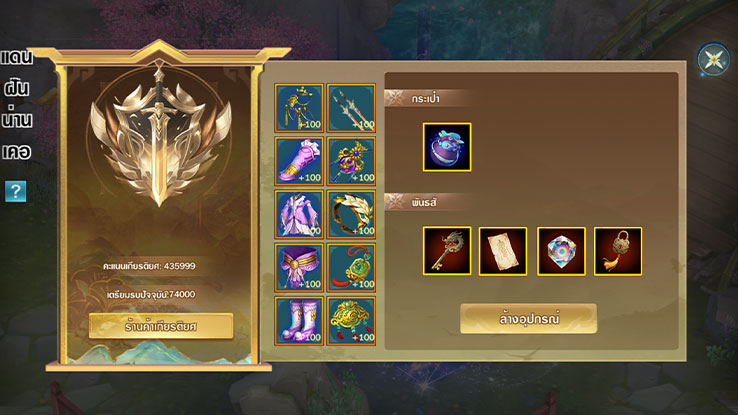This screenshot has height=415, width=738.
Task: Open the question mark help icon
Action: pyautogui.click(x=15, y=191)
